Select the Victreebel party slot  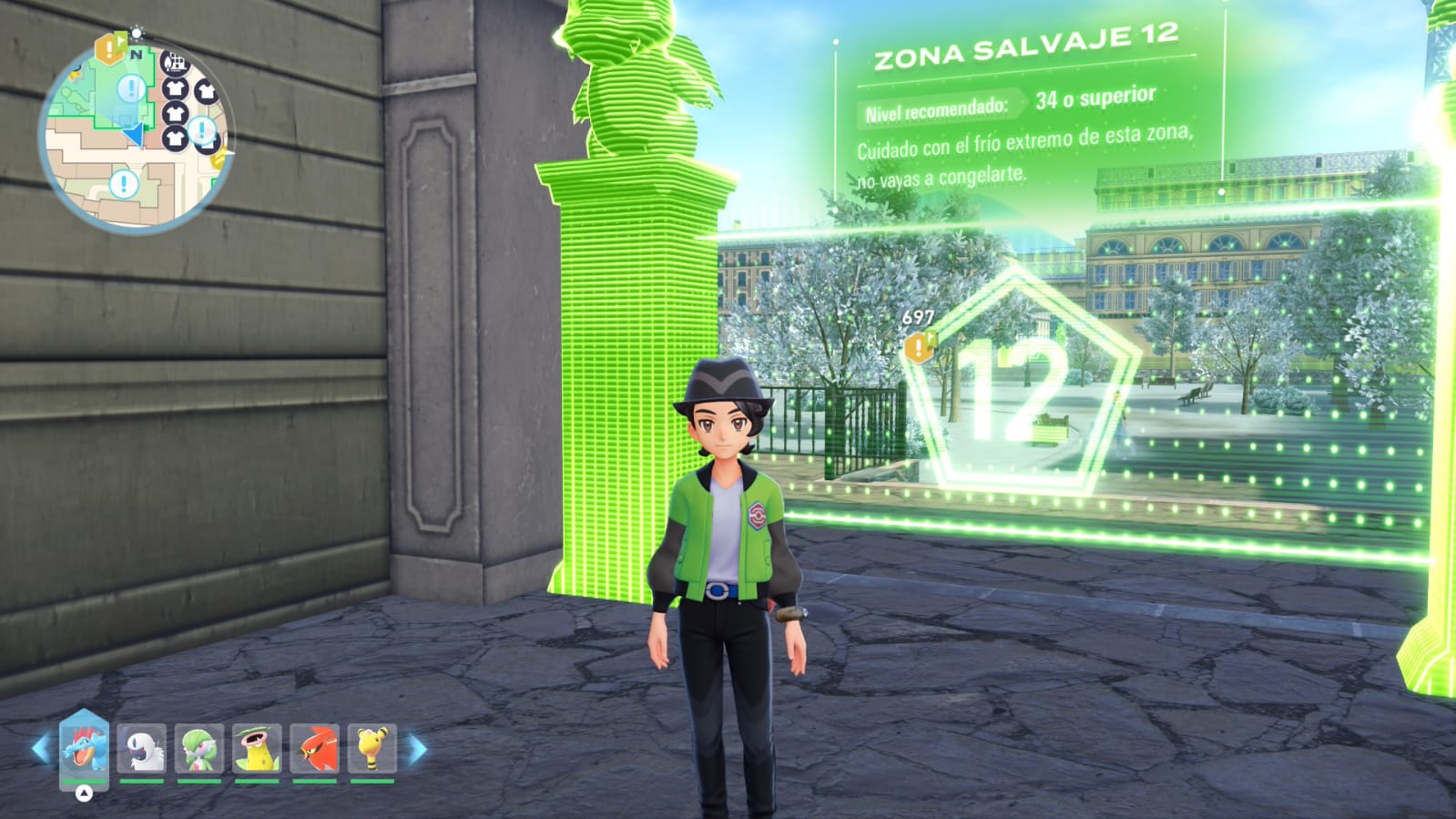(x=257, y=749)
